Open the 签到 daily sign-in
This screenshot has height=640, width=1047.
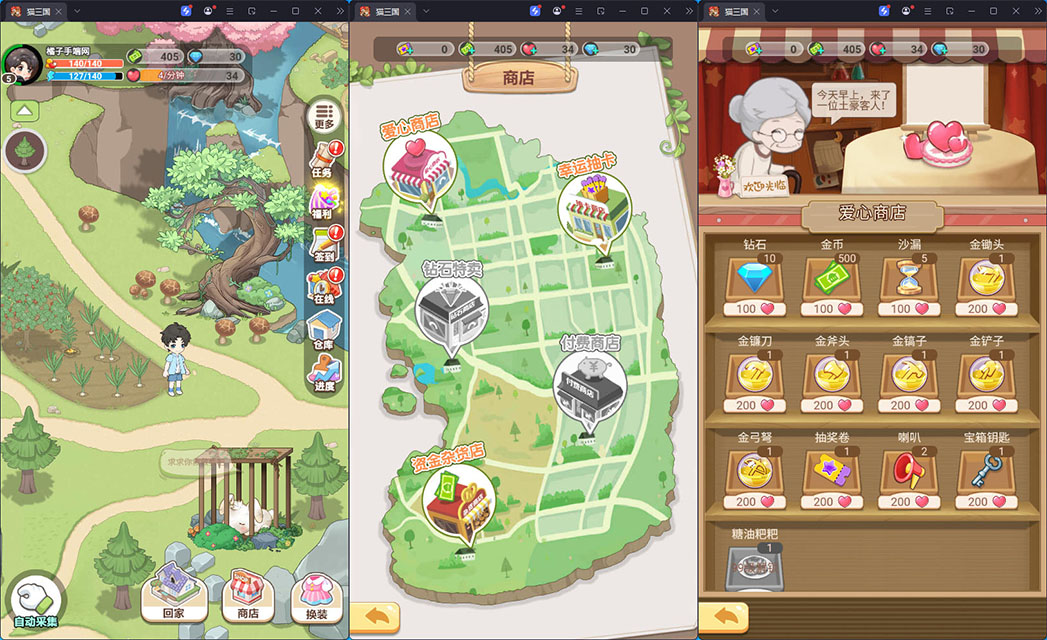[x=322, y=246]
